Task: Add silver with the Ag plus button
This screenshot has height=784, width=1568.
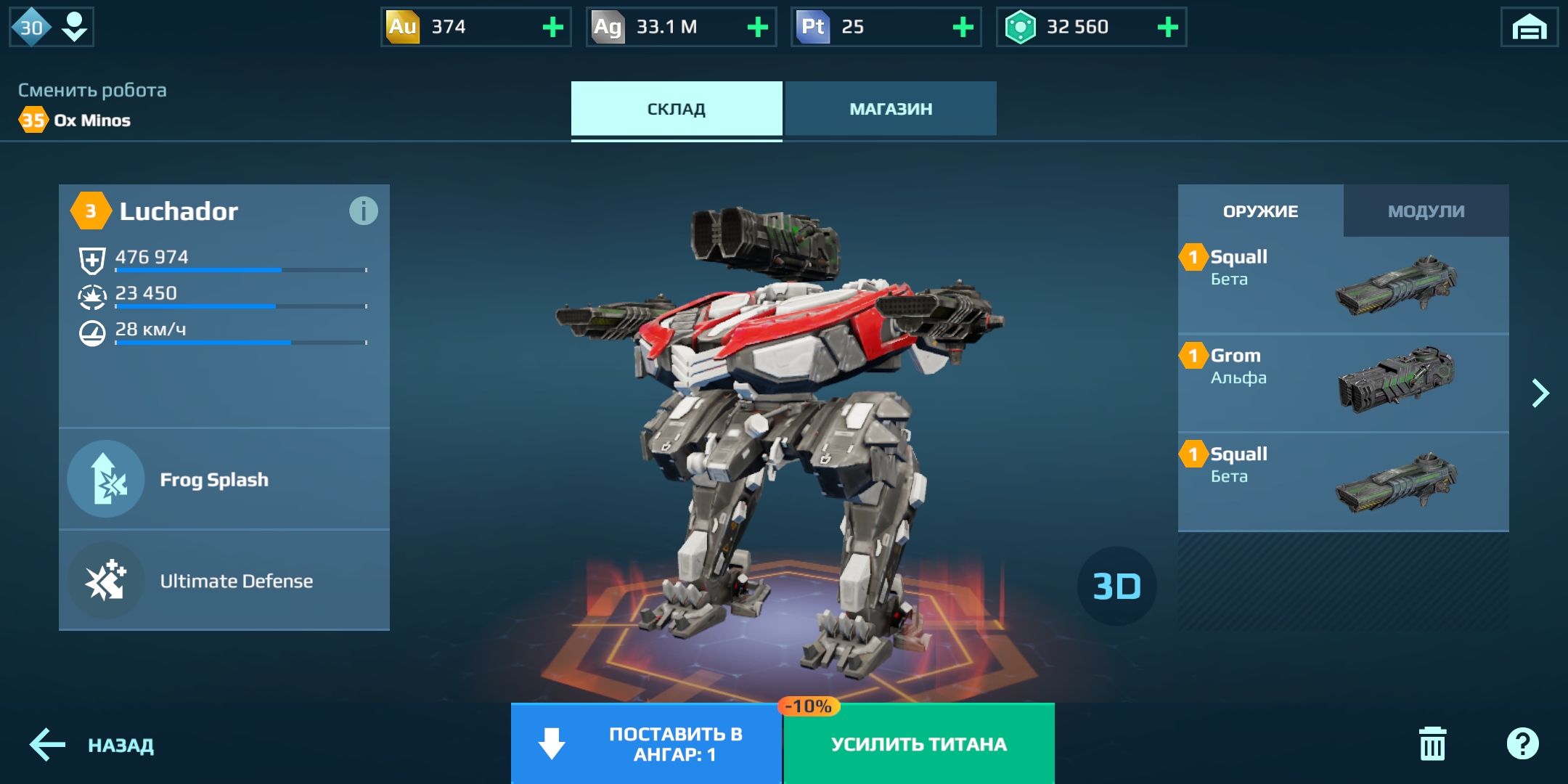Action: pyautogui.click(x=758, y=28)
